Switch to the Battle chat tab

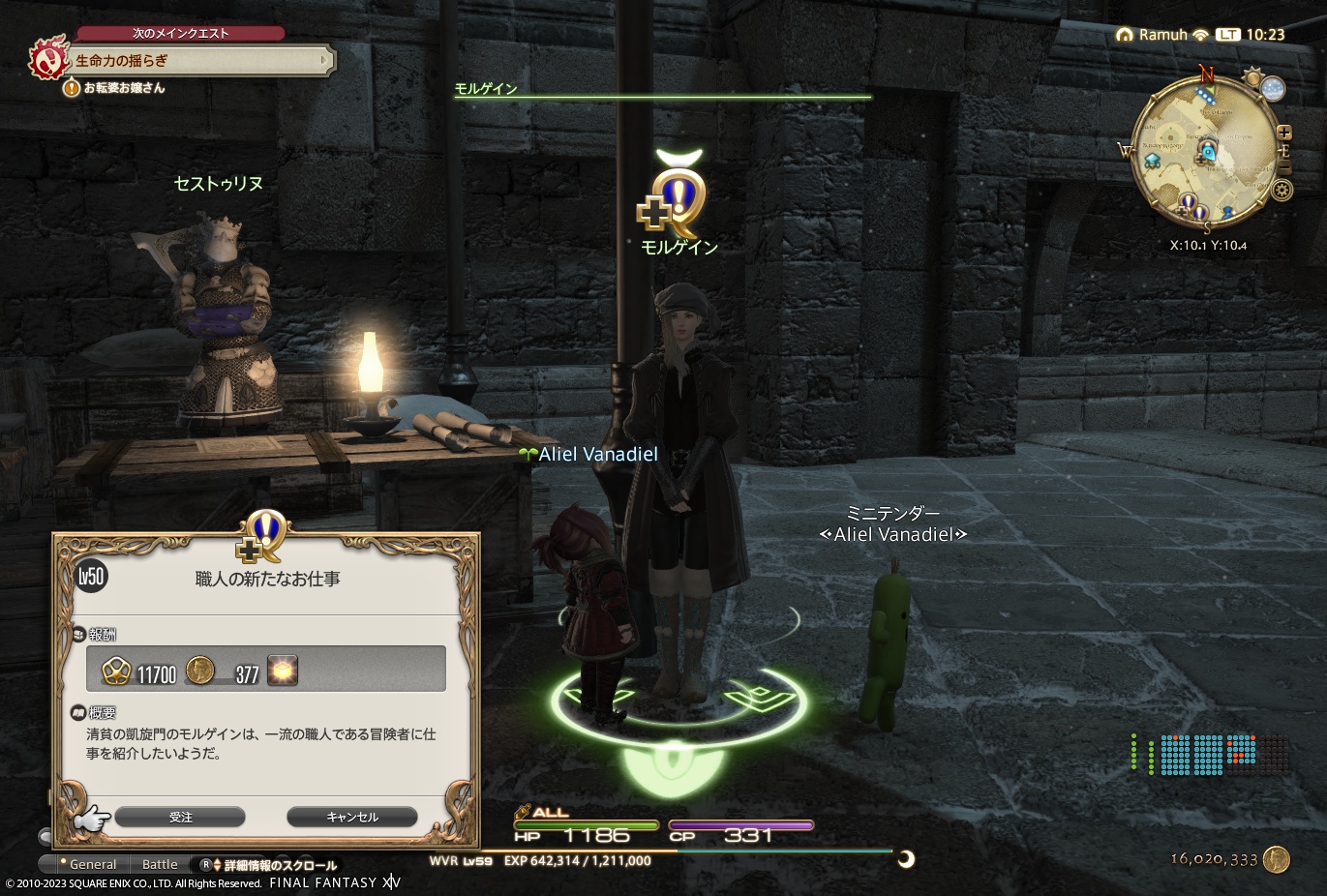[x=161, y=864]
